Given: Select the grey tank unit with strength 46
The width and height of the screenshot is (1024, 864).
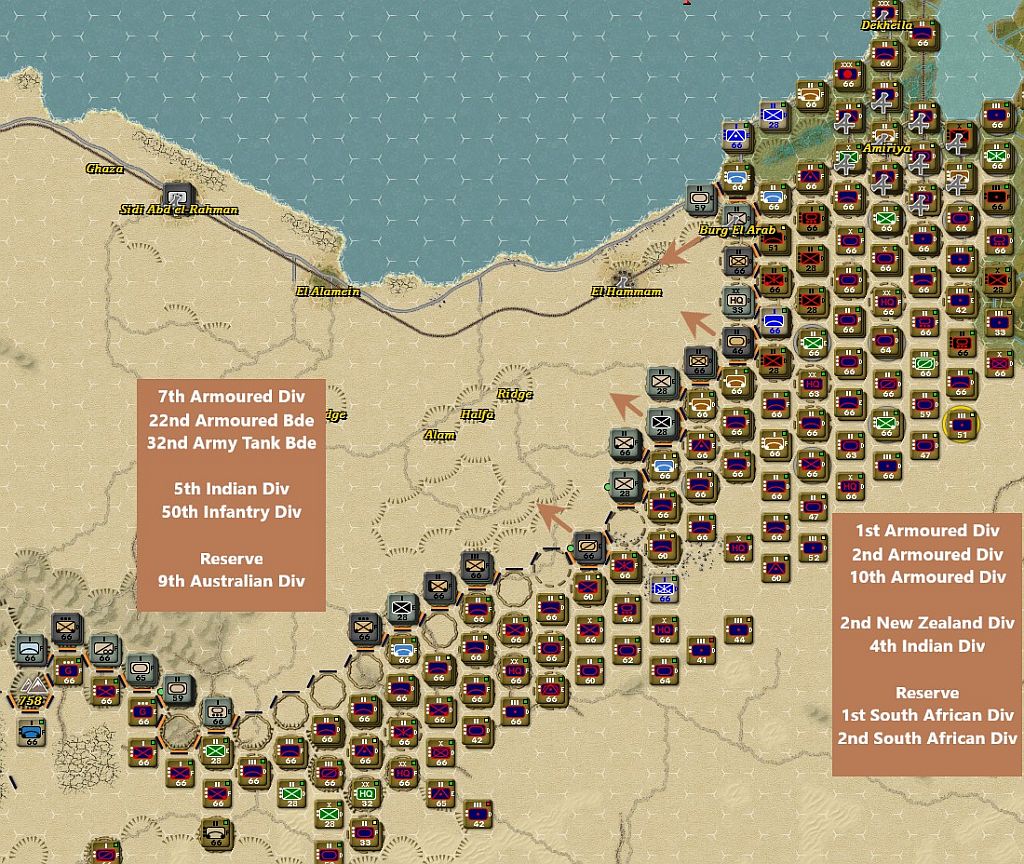Looking at the screenshot, I should 738,340.
